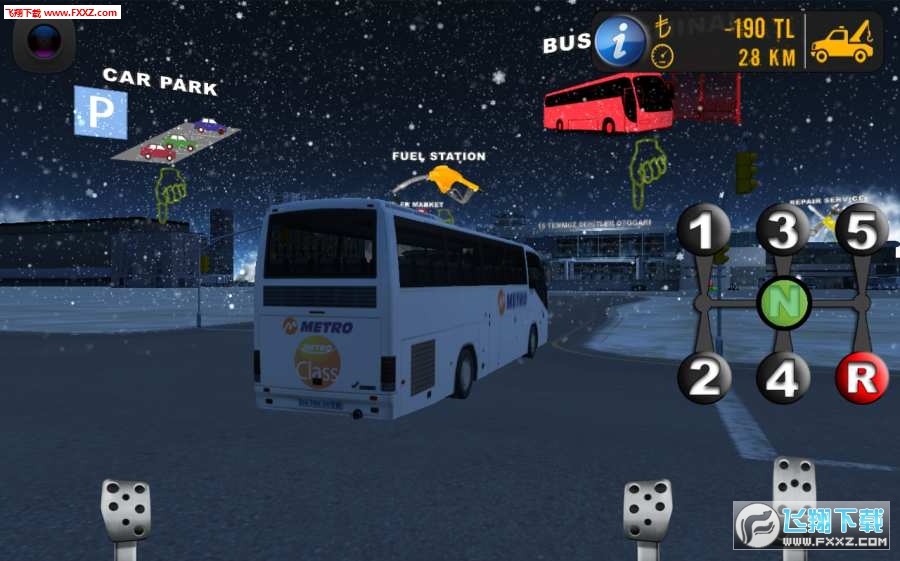Call the tow truck service
The image size is (900, 561).
tap(841, 42)
